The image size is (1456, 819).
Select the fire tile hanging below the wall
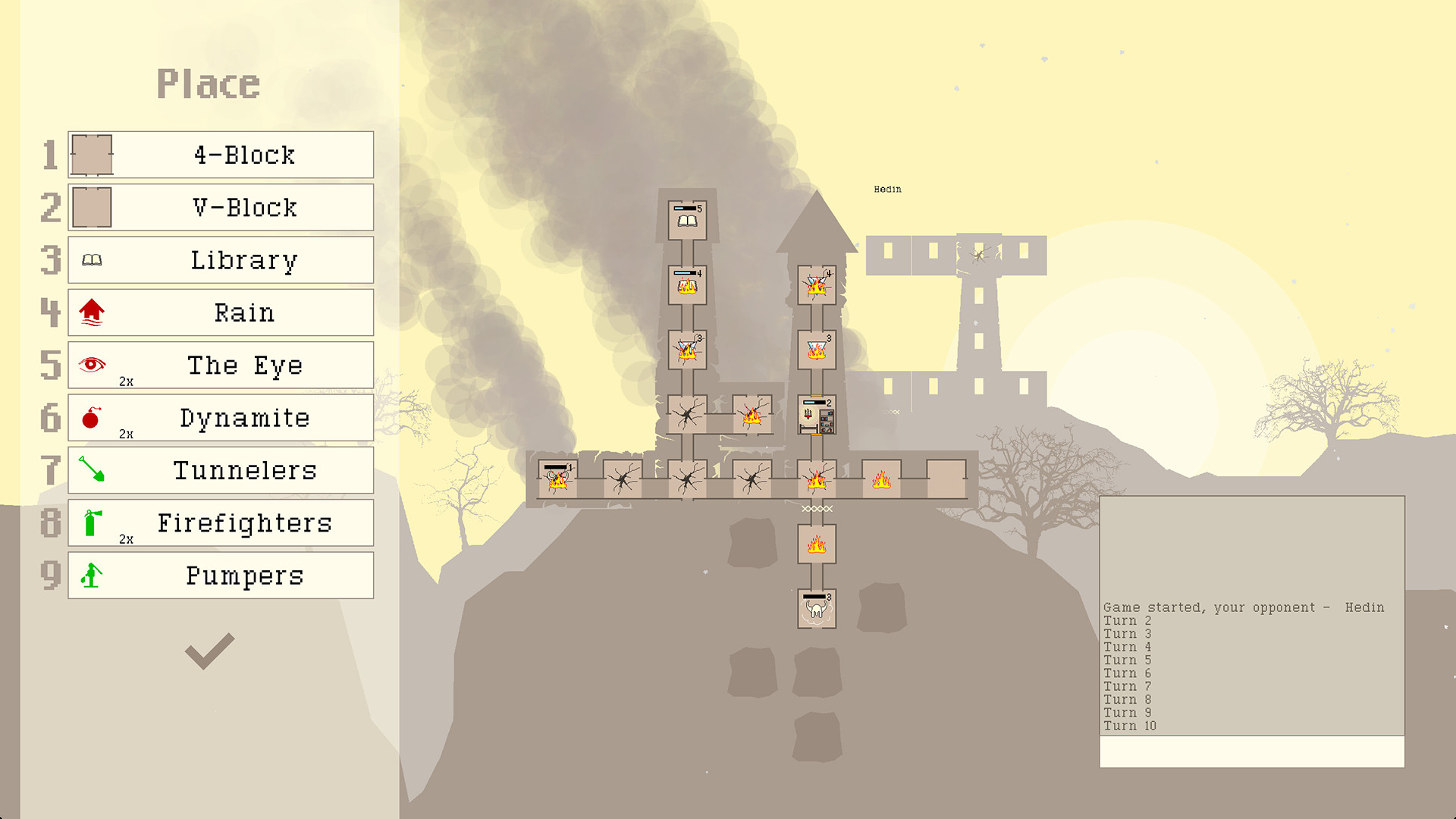(x=817, y=544)
